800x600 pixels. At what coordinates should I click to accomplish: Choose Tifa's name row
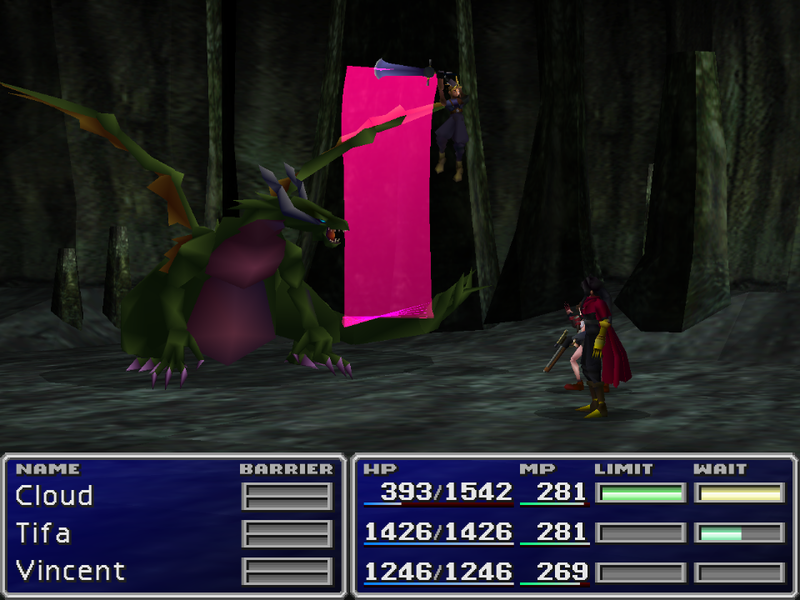pyautogui.click(x=43, y=534)
